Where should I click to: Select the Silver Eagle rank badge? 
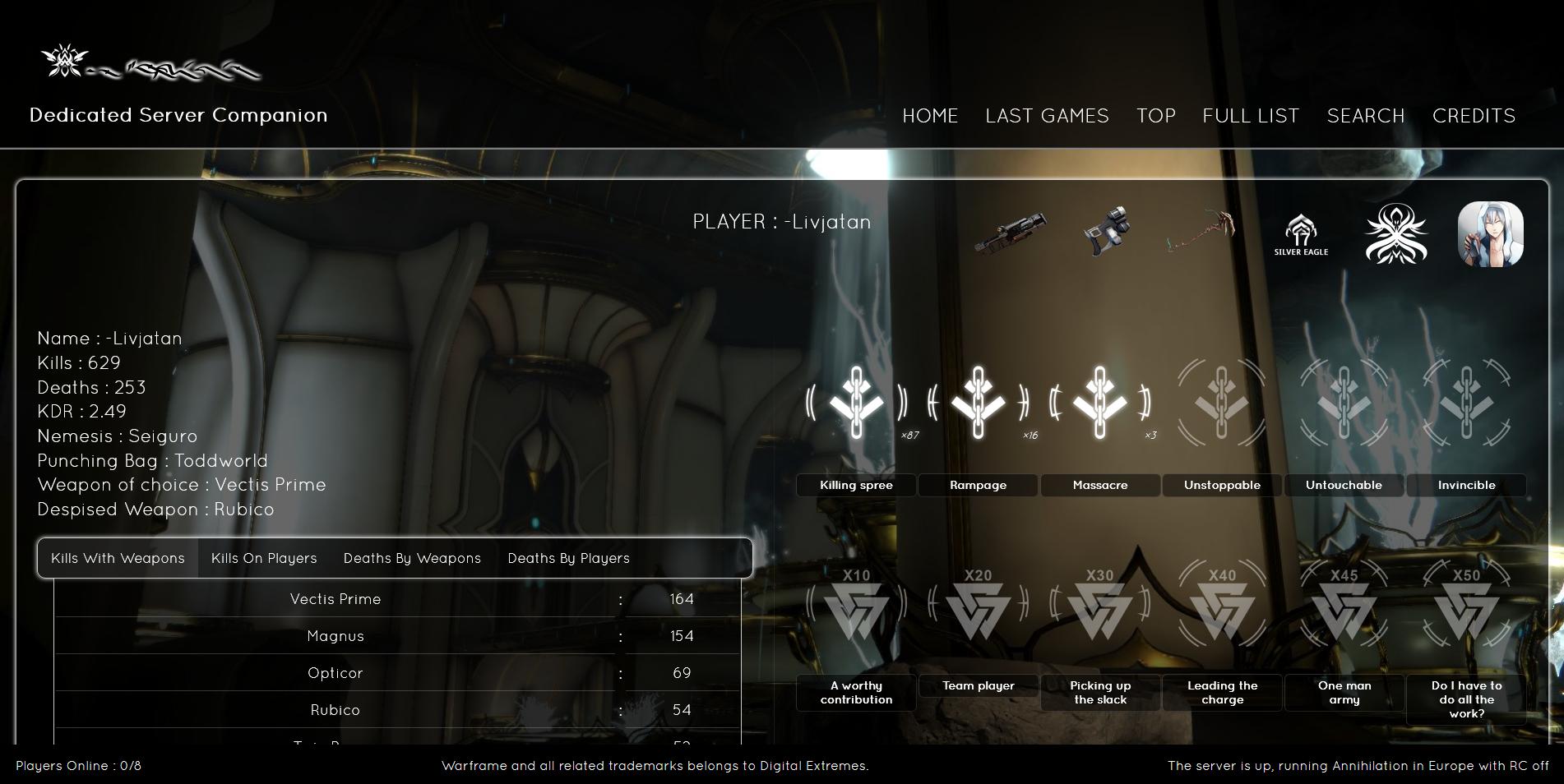(1301, 235)
